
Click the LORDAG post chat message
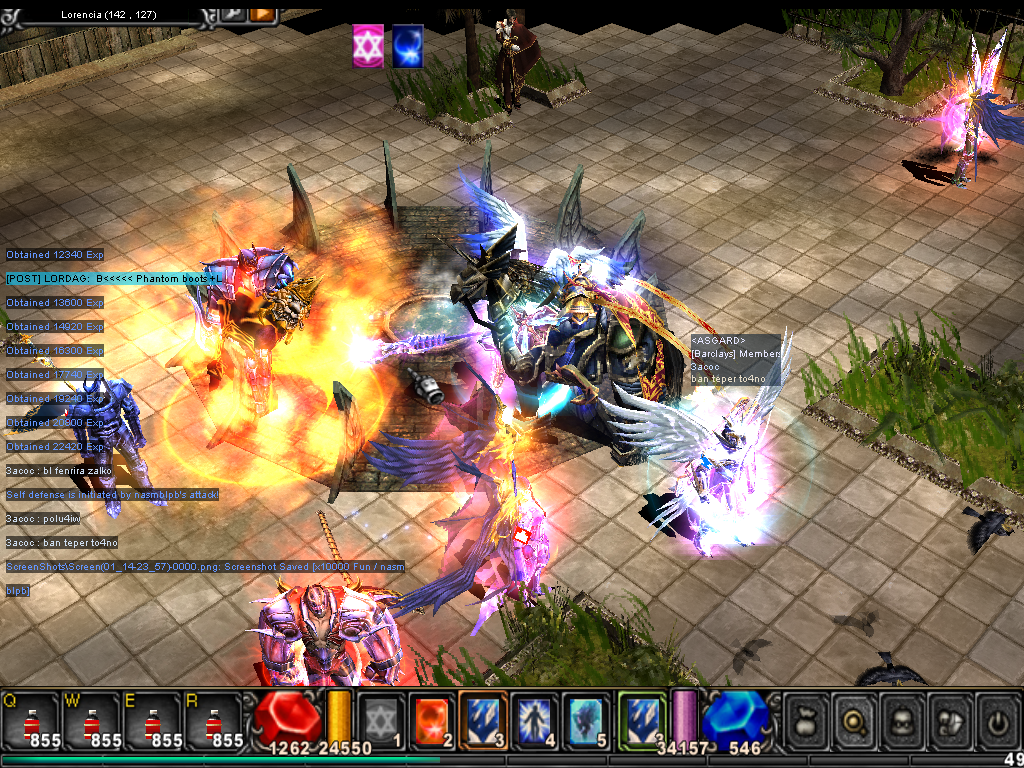click(x=108, y=278)
